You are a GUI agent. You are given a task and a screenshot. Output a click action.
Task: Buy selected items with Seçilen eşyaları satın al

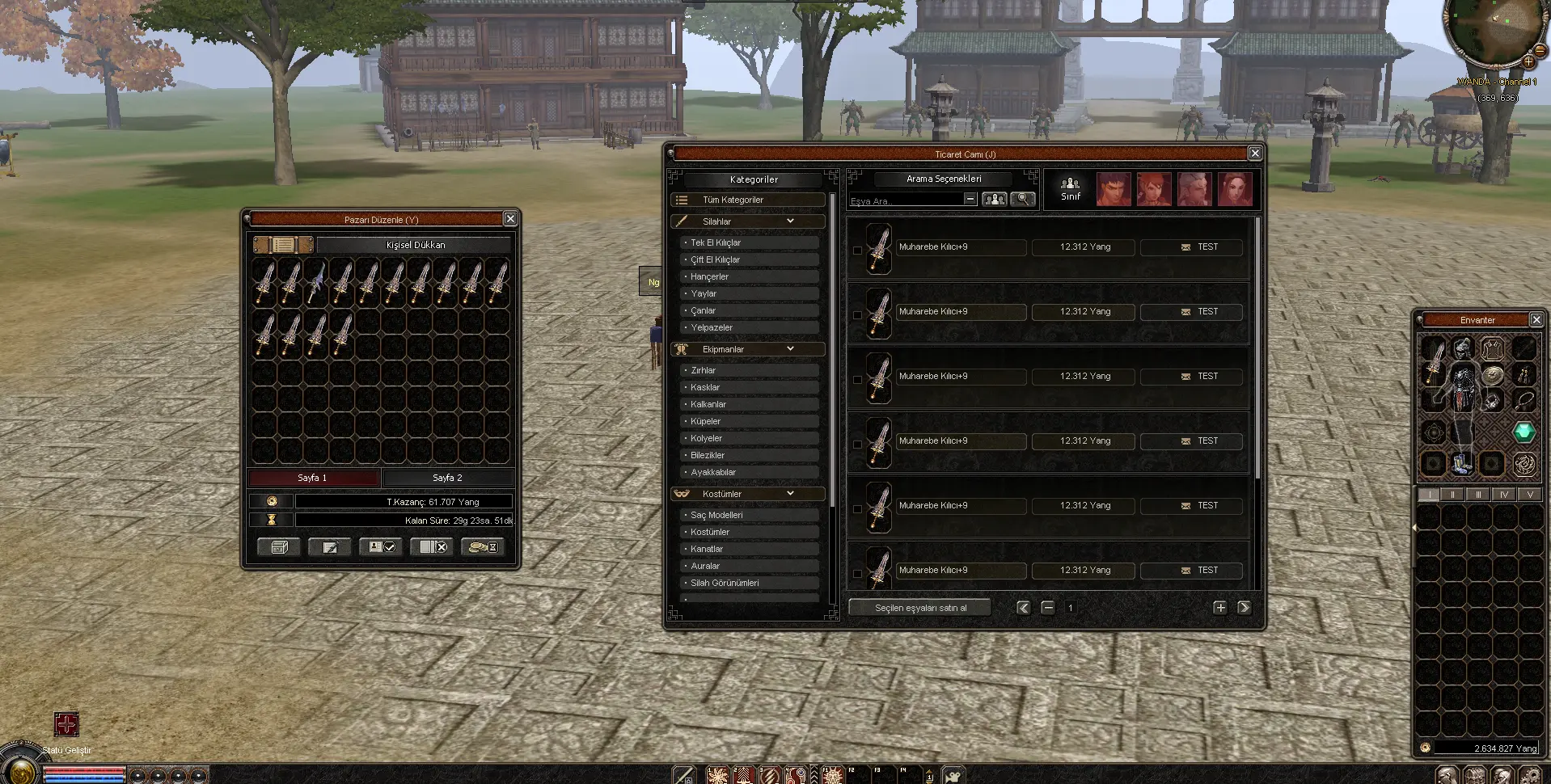pyautogui.click(x=920, y=608)
